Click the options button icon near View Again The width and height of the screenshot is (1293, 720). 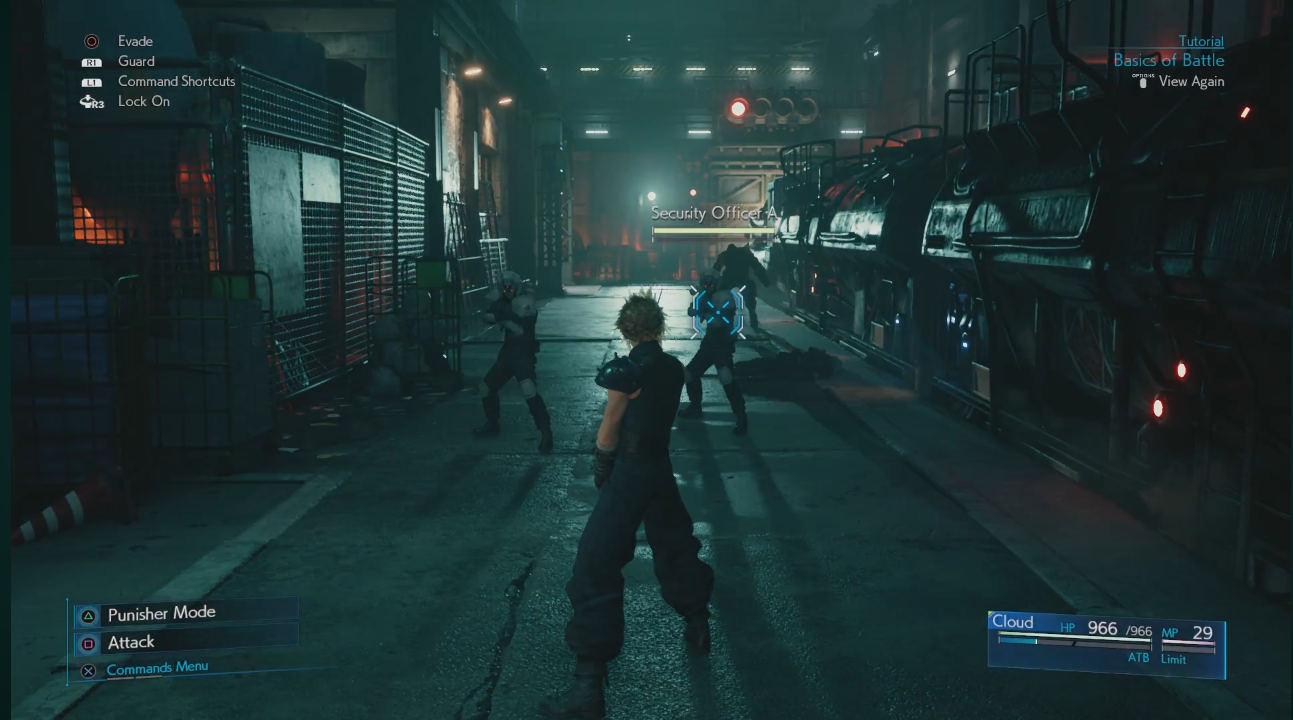point(1143,81)
